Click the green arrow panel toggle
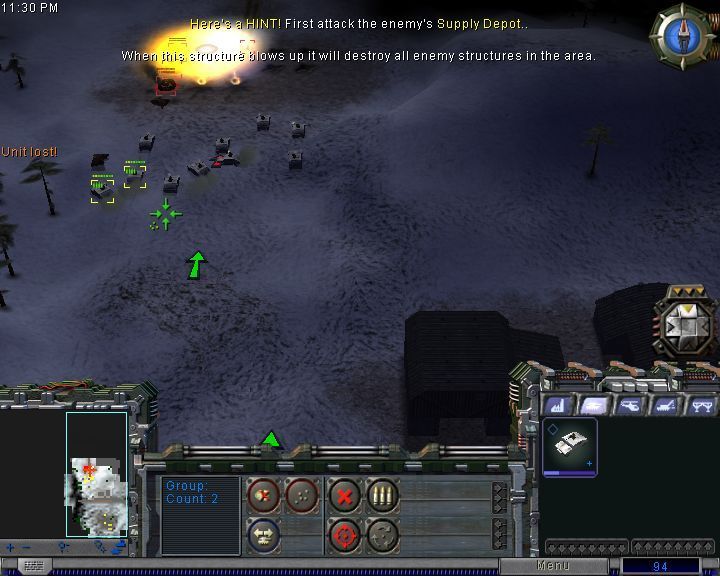720x576 pixels. (x=270, y=439)
